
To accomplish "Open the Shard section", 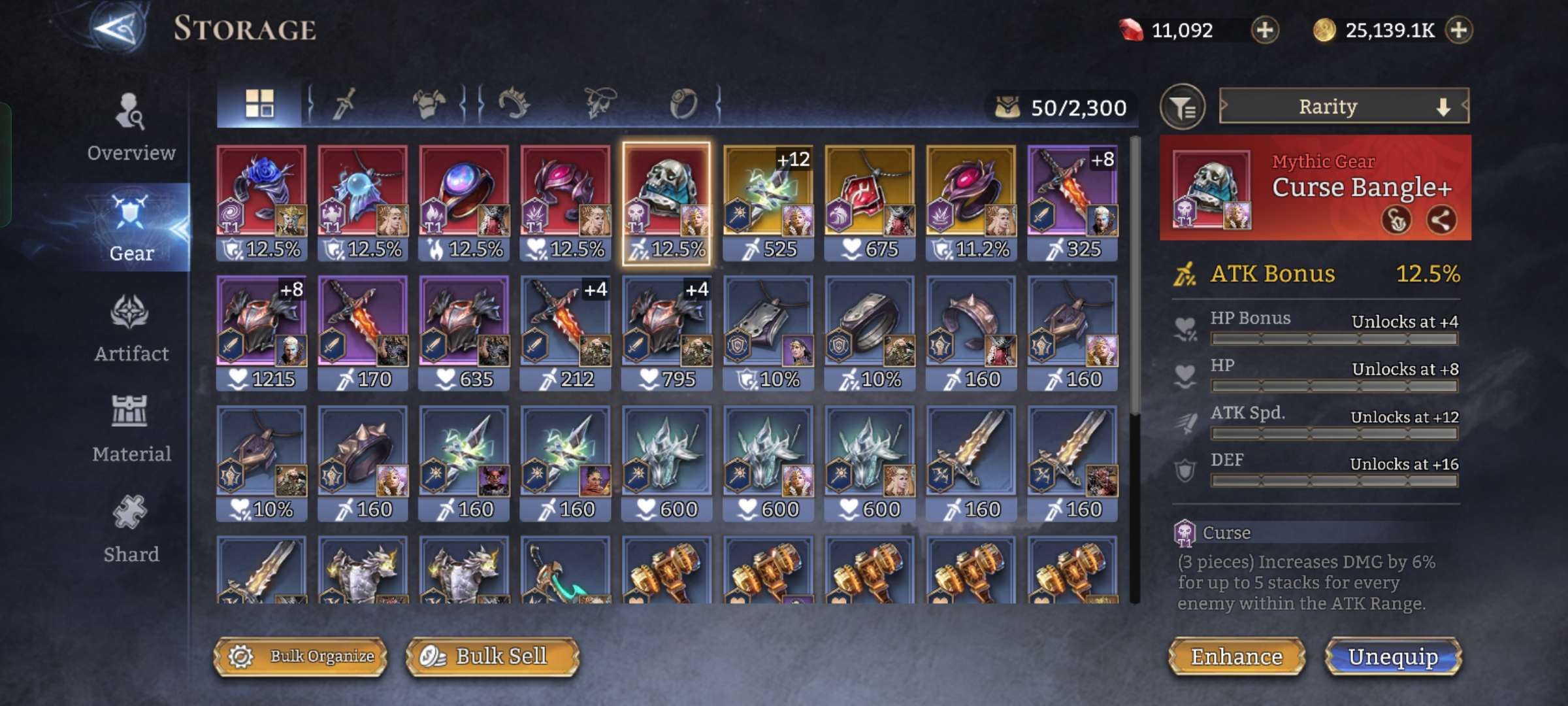I will pos(131,529).
